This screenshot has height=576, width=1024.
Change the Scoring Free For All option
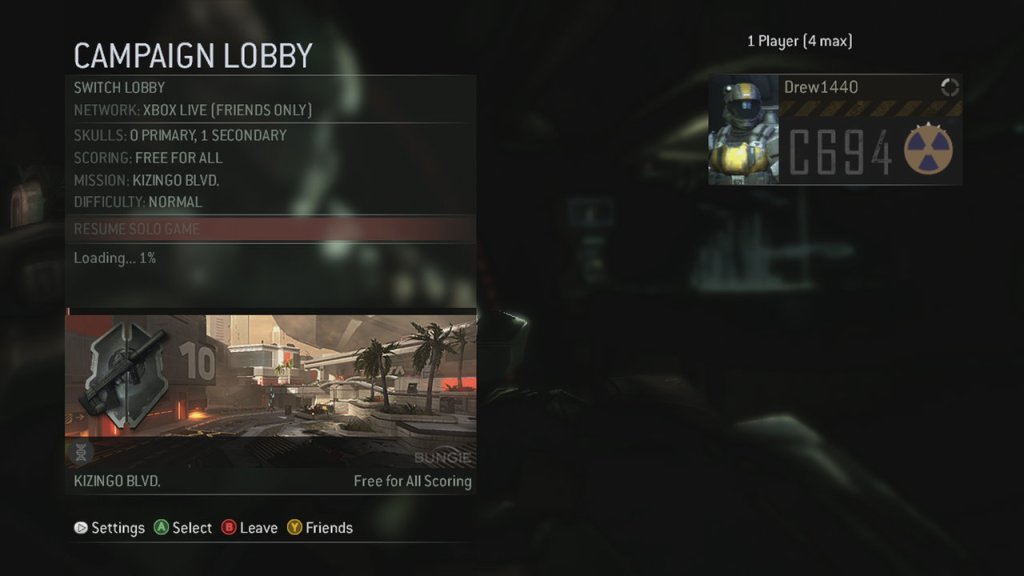148,158
